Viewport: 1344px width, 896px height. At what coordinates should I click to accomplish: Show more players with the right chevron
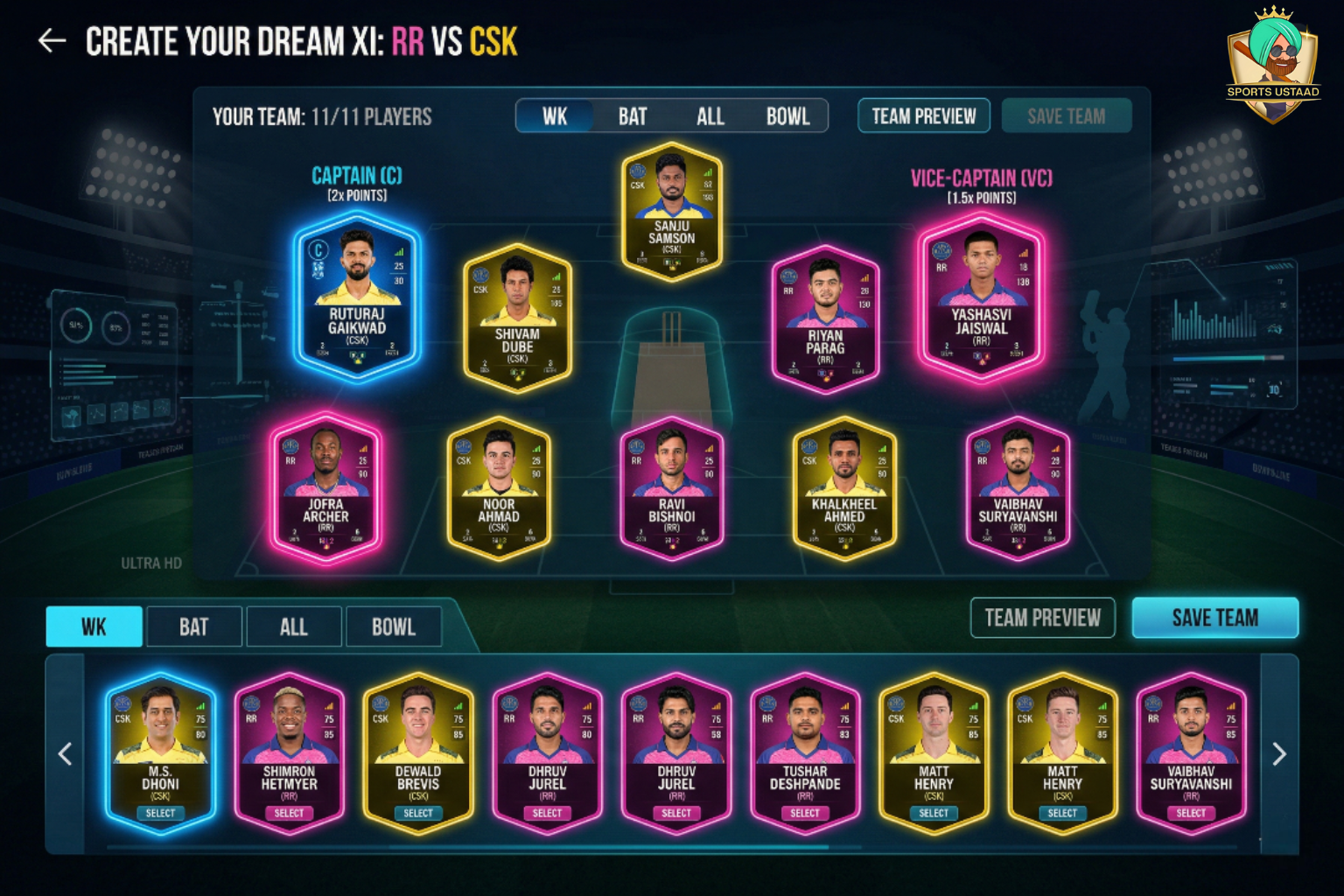[x=1278, y=754]
